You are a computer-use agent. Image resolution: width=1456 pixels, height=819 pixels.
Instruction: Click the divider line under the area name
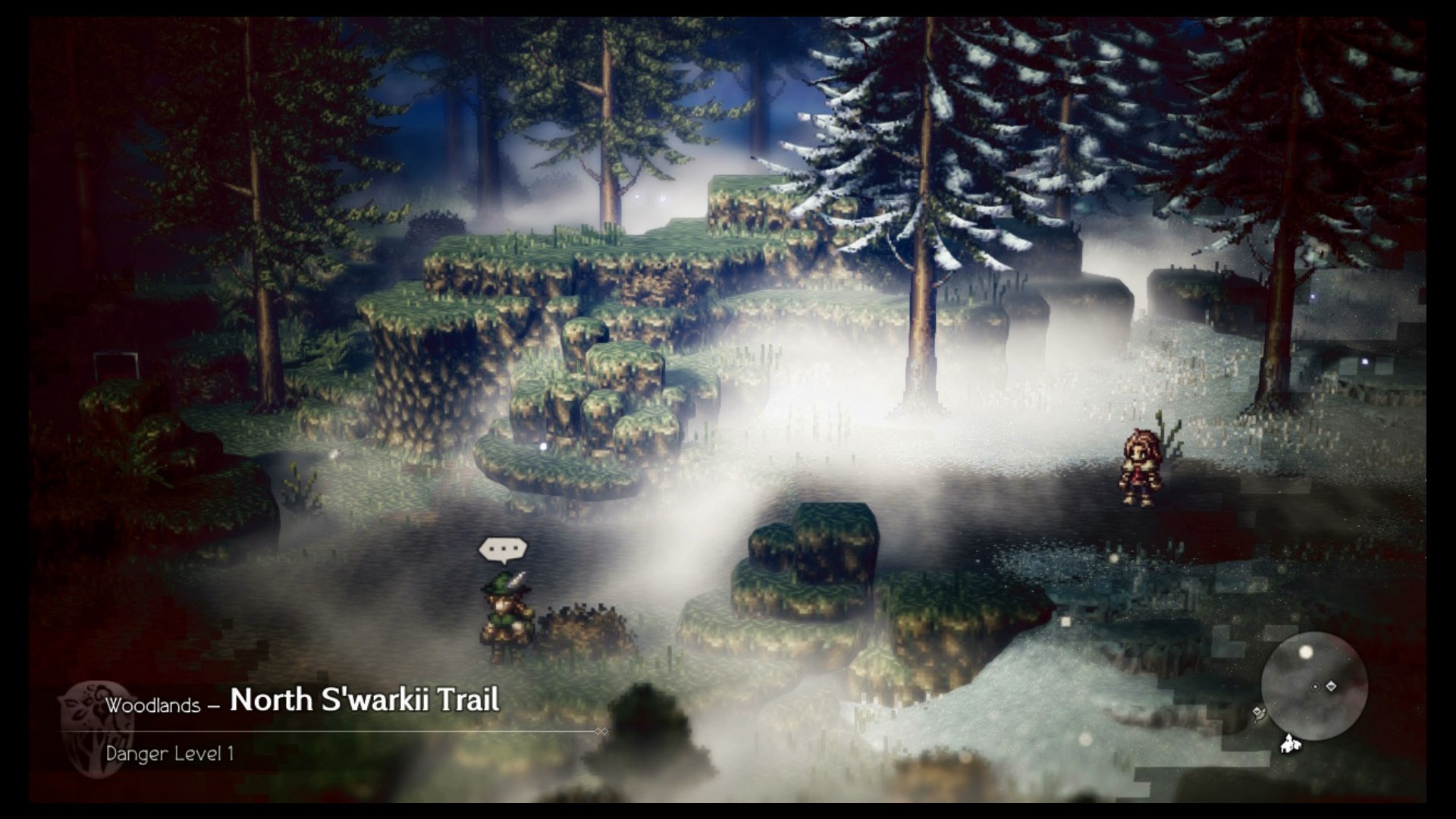coord(341,729)
